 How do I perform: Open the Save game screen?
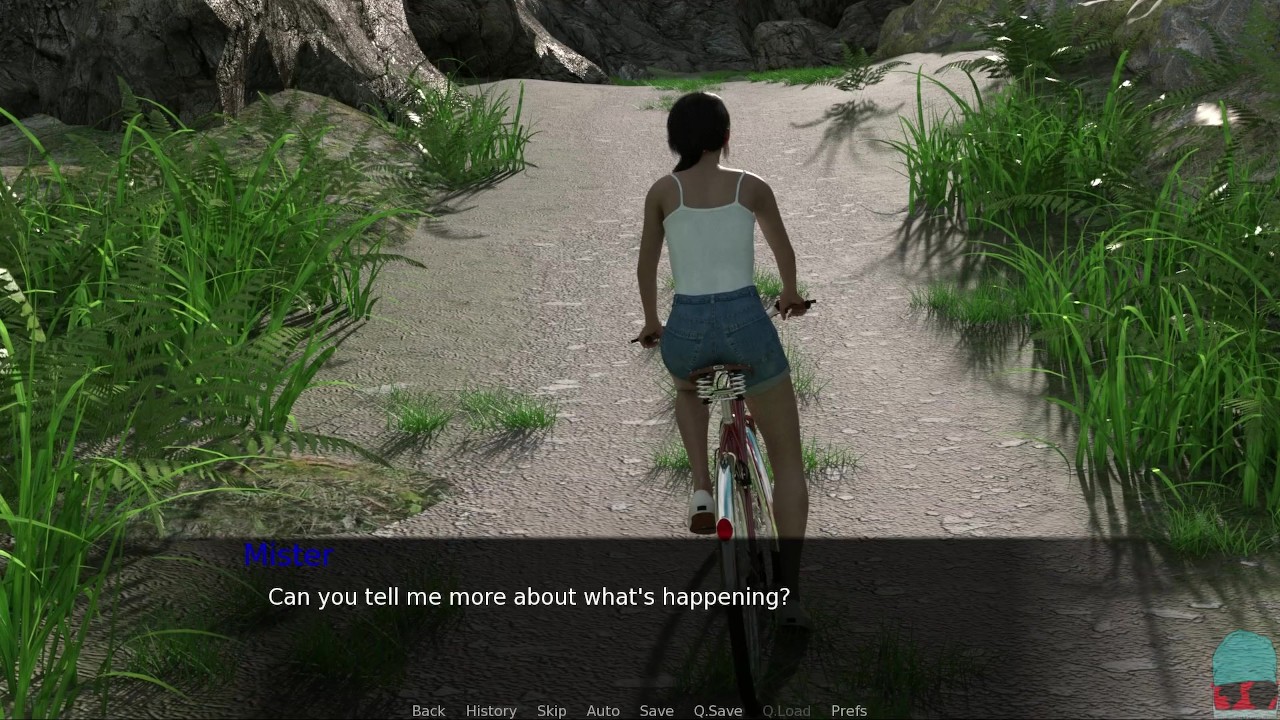[656, 710]
